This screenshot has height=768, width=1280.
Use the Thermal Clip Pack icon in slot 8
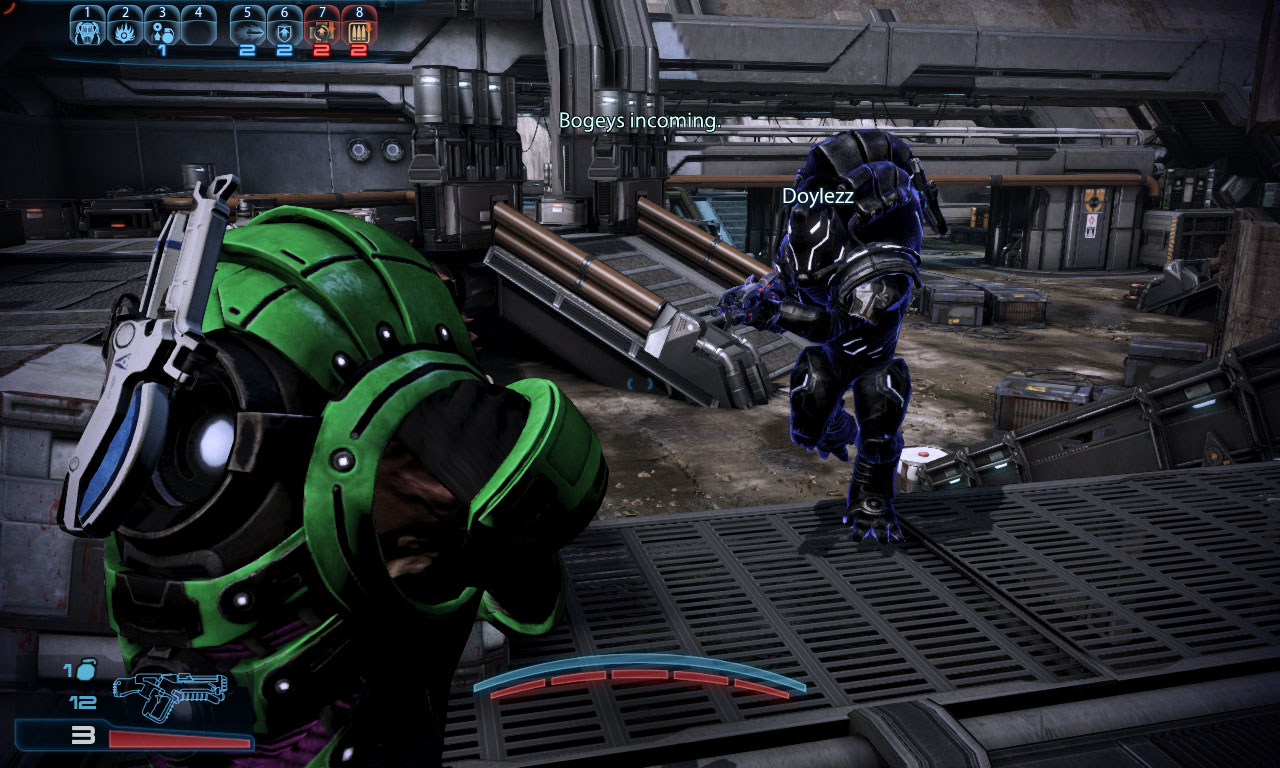tap(358, 31)
